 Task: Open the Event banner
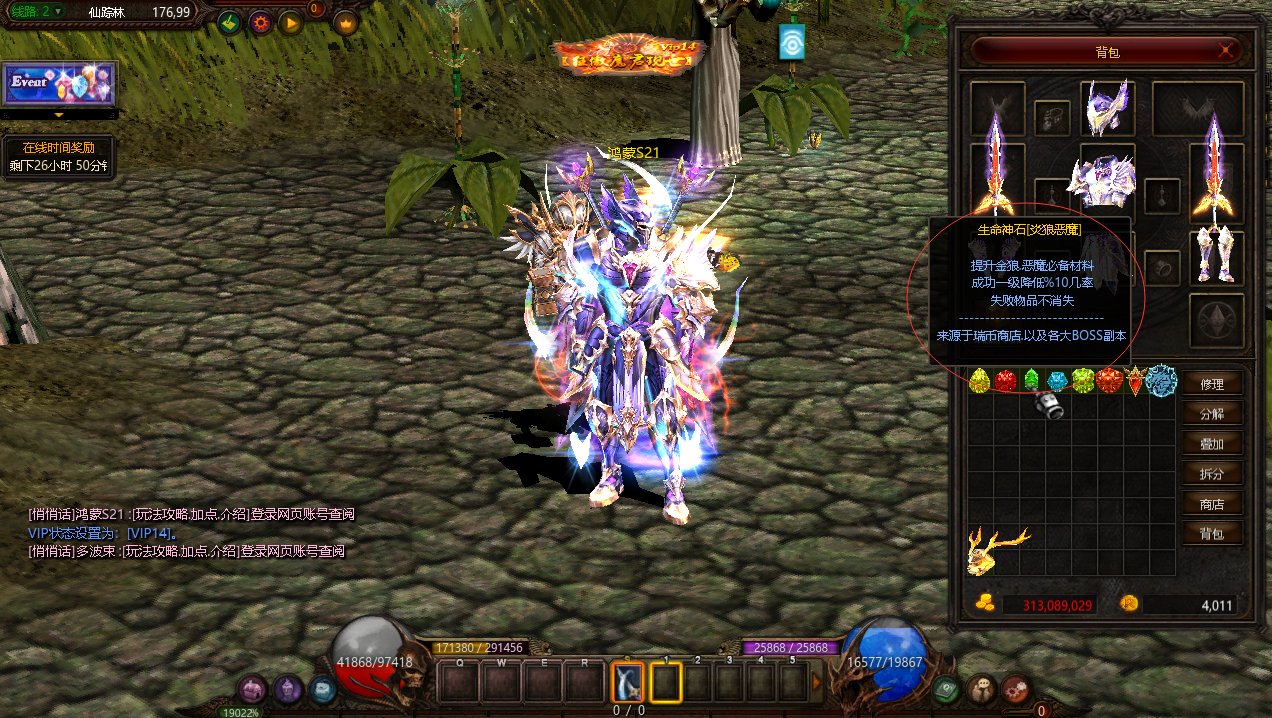(60, 84)
